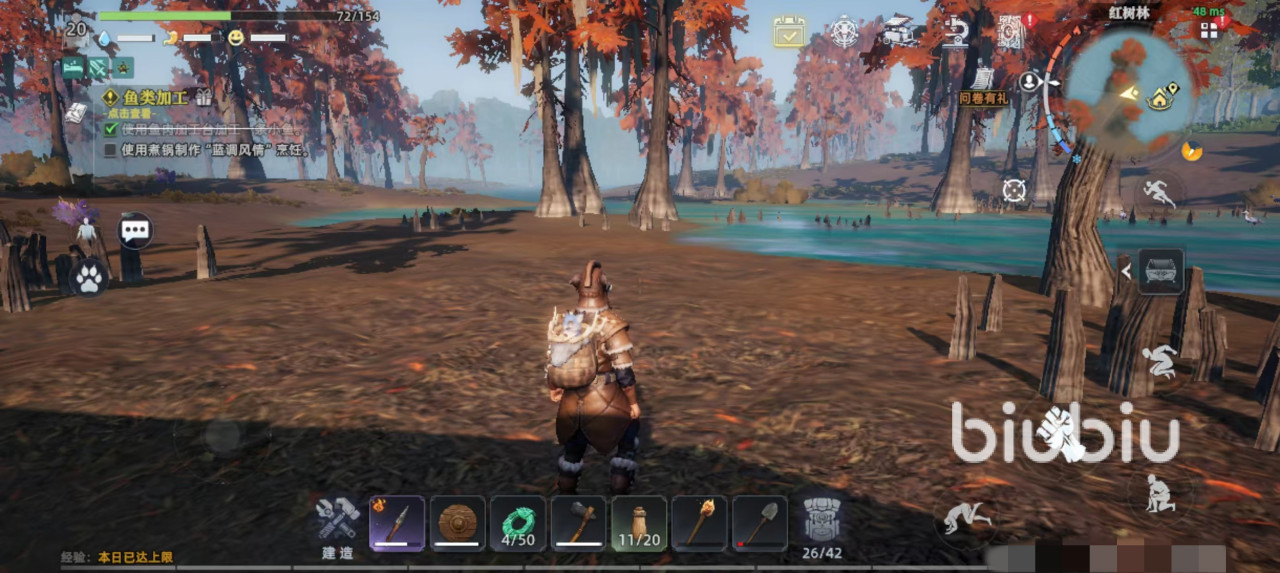Tap the crosshair target lock button
This screenshot has height=573, width=1280.
1014,188
